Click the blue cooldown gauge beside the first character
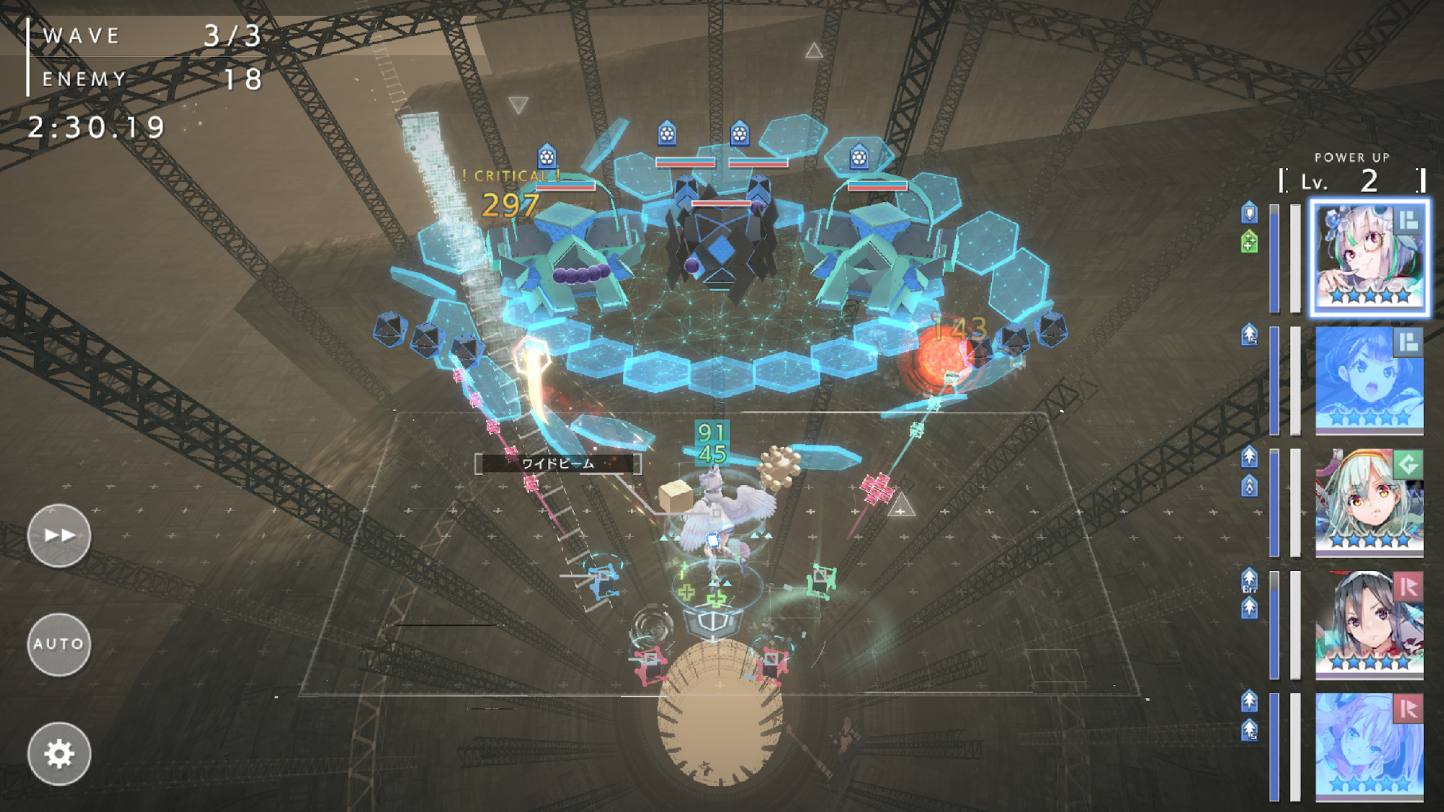The height and width of the screenshot is (812, 1444). 1274,255
